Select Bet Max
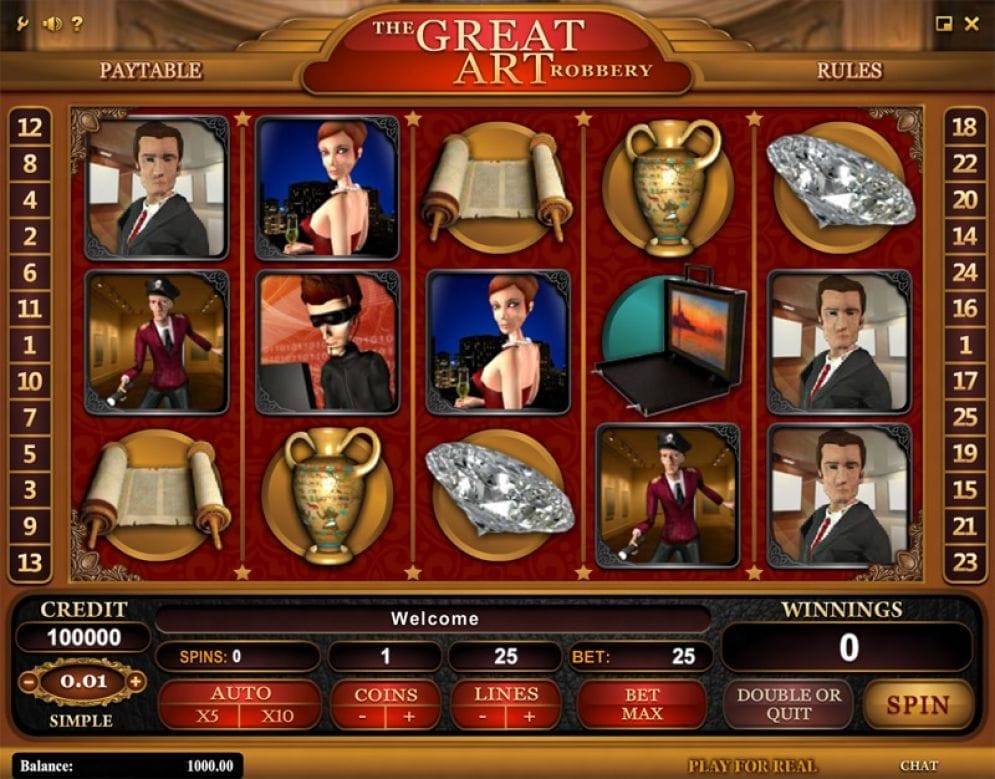This screenshot has width=995, height=779. 642,704
